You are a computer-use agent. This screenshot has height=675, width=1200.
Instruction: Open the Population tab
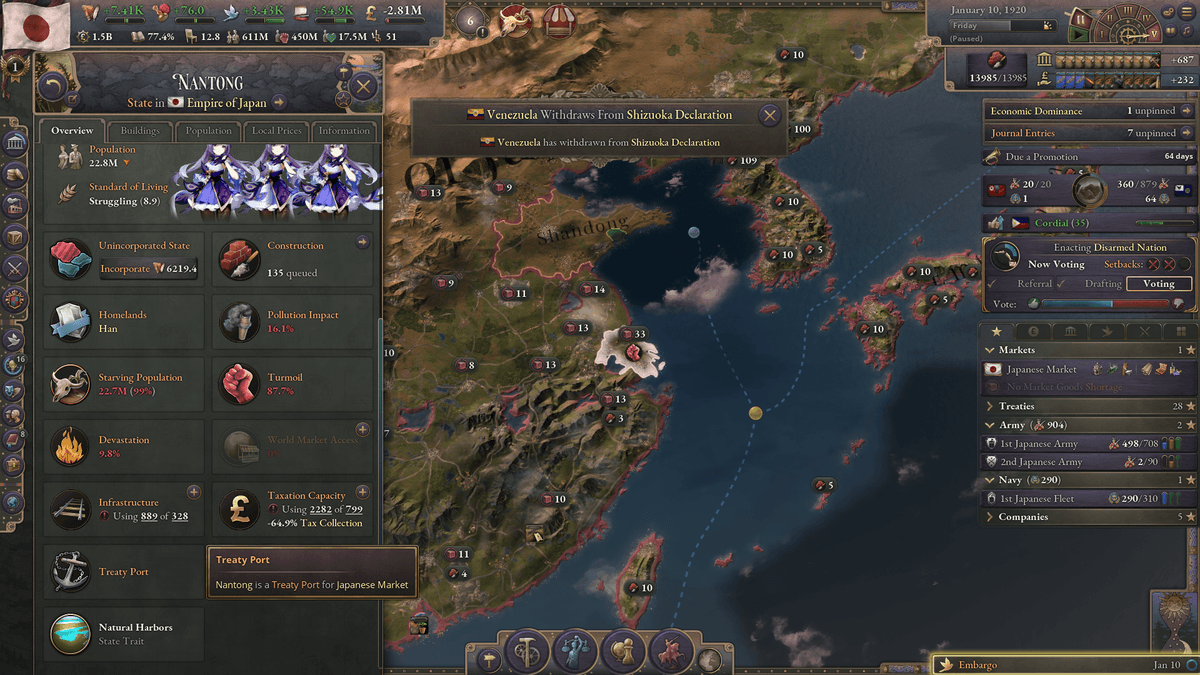pyautogui.click(x=208, y=131)
